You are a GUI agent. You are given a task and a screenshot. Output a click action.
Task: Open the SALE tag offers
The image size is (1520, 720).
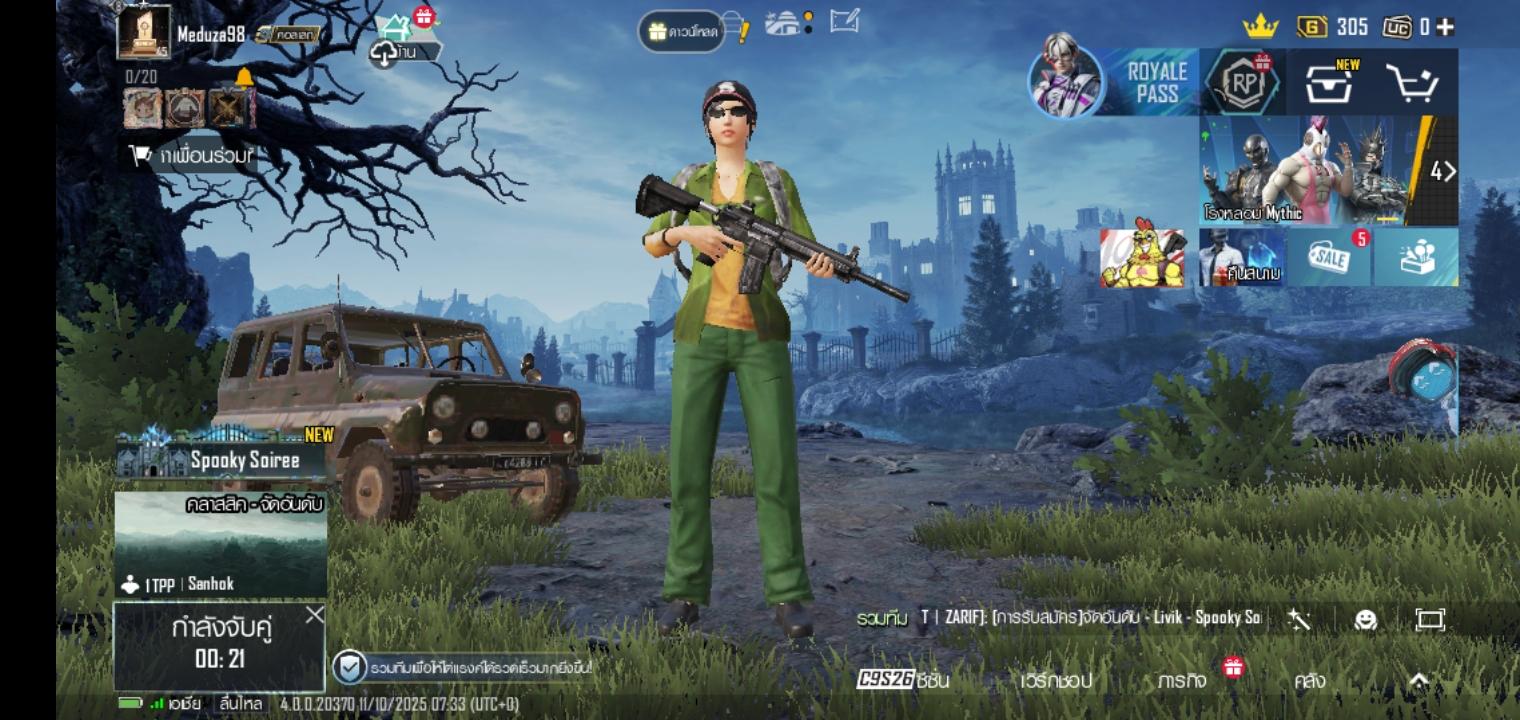(x=1328, y=258)
